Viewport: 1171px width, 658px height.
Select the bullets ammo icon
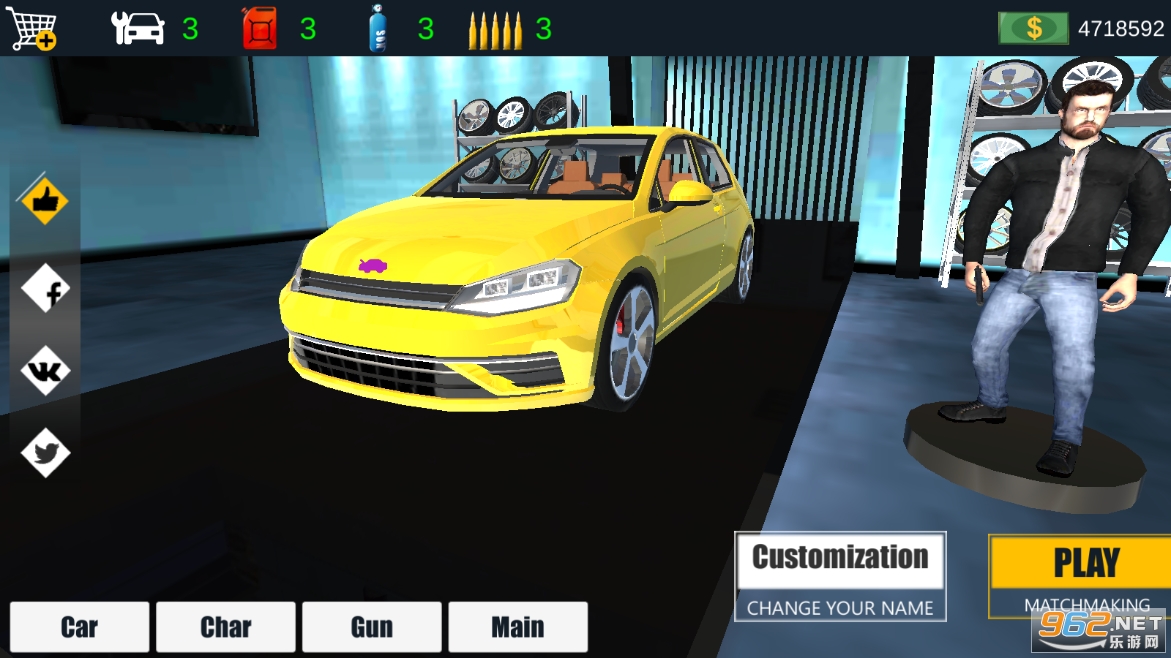coord(494,30)
